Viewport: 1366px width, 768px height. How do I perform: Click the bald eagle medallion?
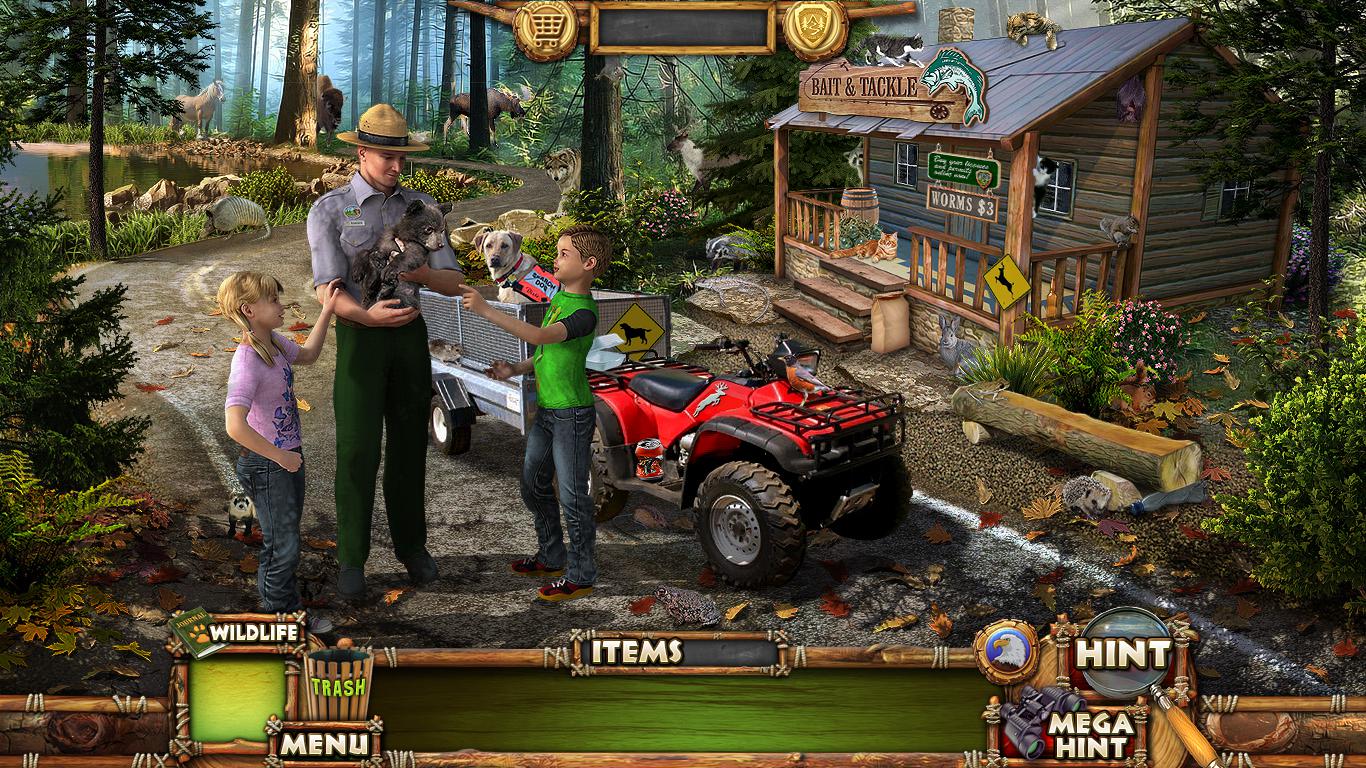click(x=1005, y=652)
